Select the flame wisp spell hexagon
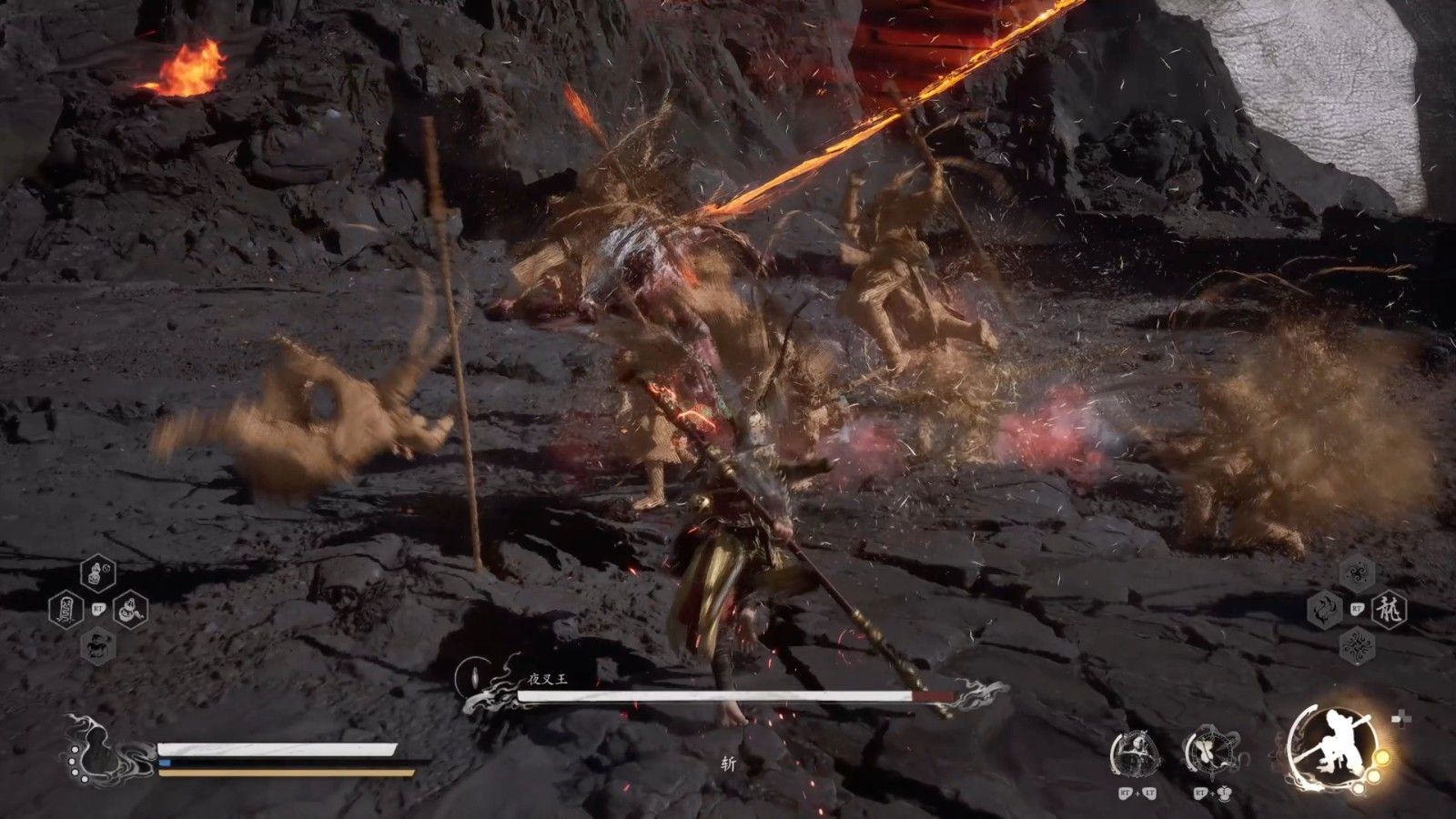Screen dimensions: 1456x819 (1325, 608)
